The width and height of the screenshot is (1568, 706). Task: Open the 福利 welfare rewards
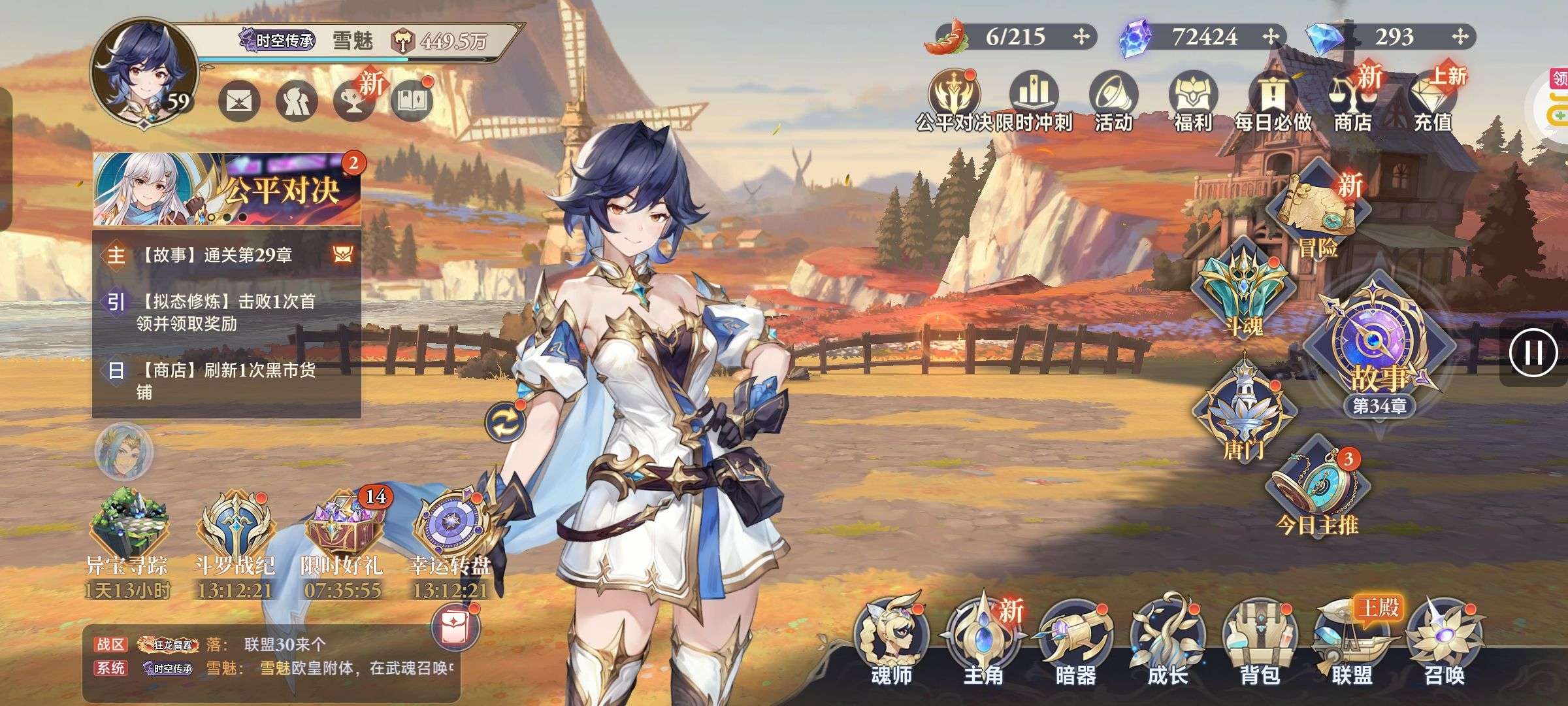click(x=1193, y=98)
